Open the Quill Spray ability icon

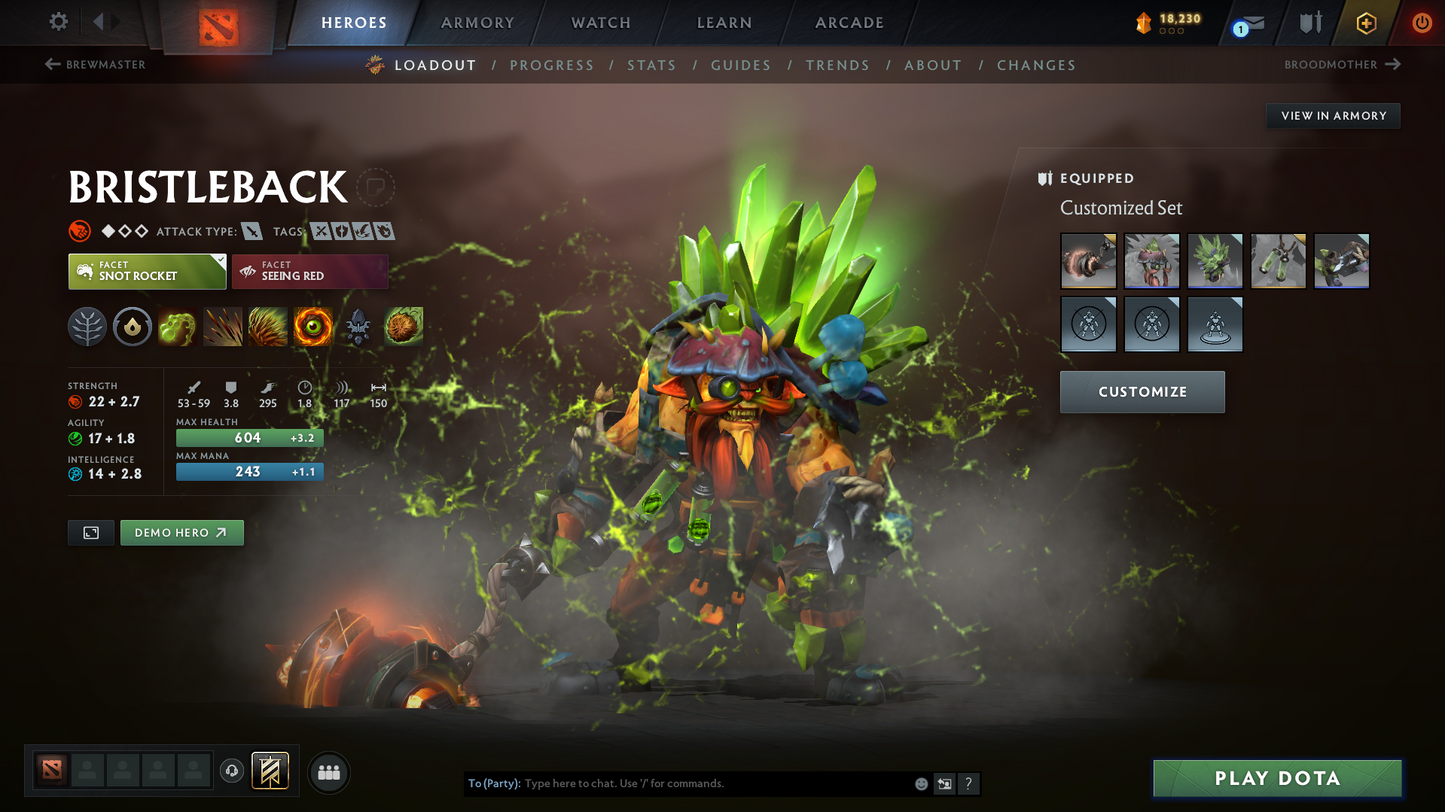pos(222,326)
